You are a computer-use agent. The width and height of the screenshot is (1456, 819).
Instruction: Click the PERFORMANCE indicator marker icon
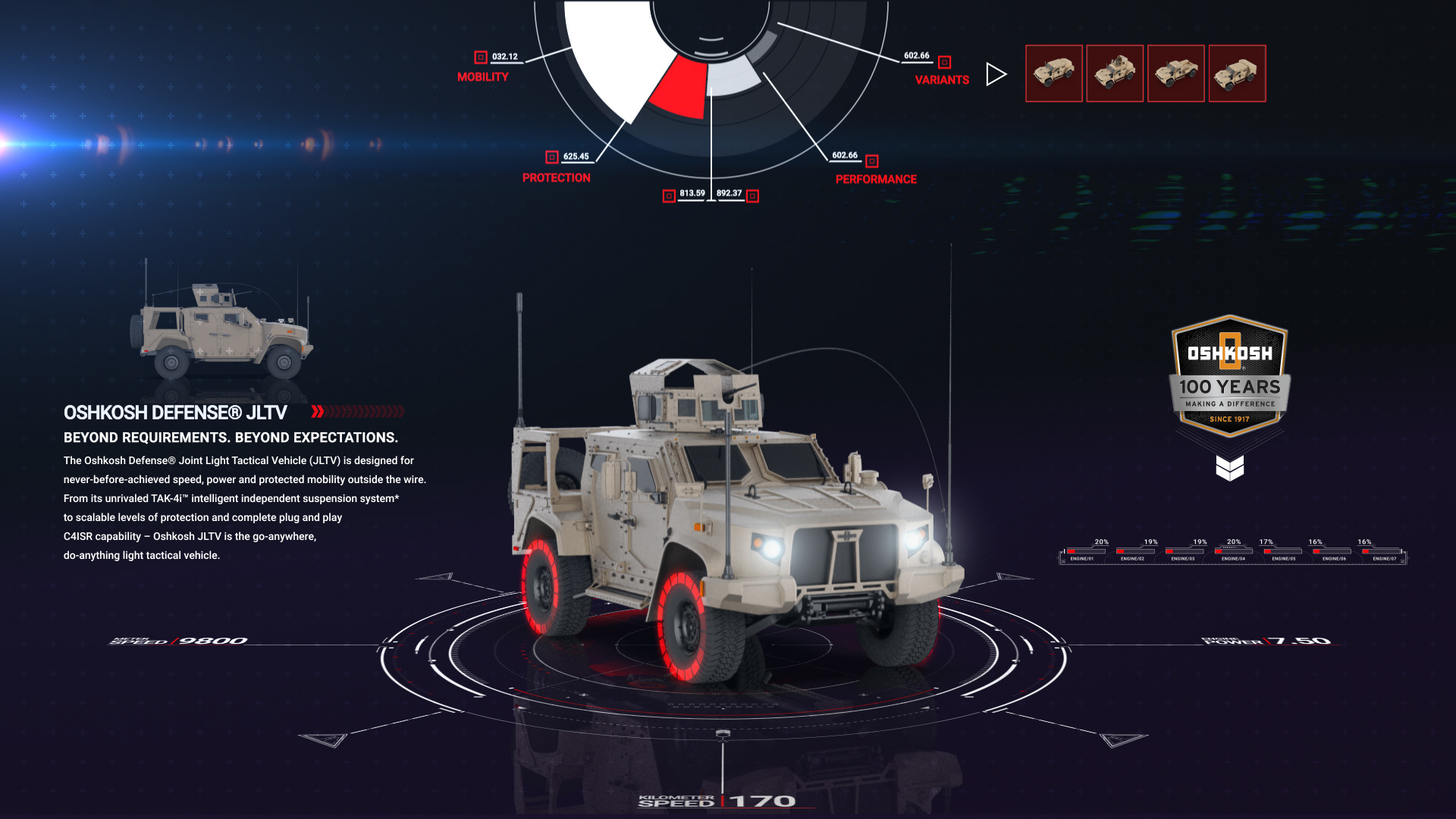[871, 161]
